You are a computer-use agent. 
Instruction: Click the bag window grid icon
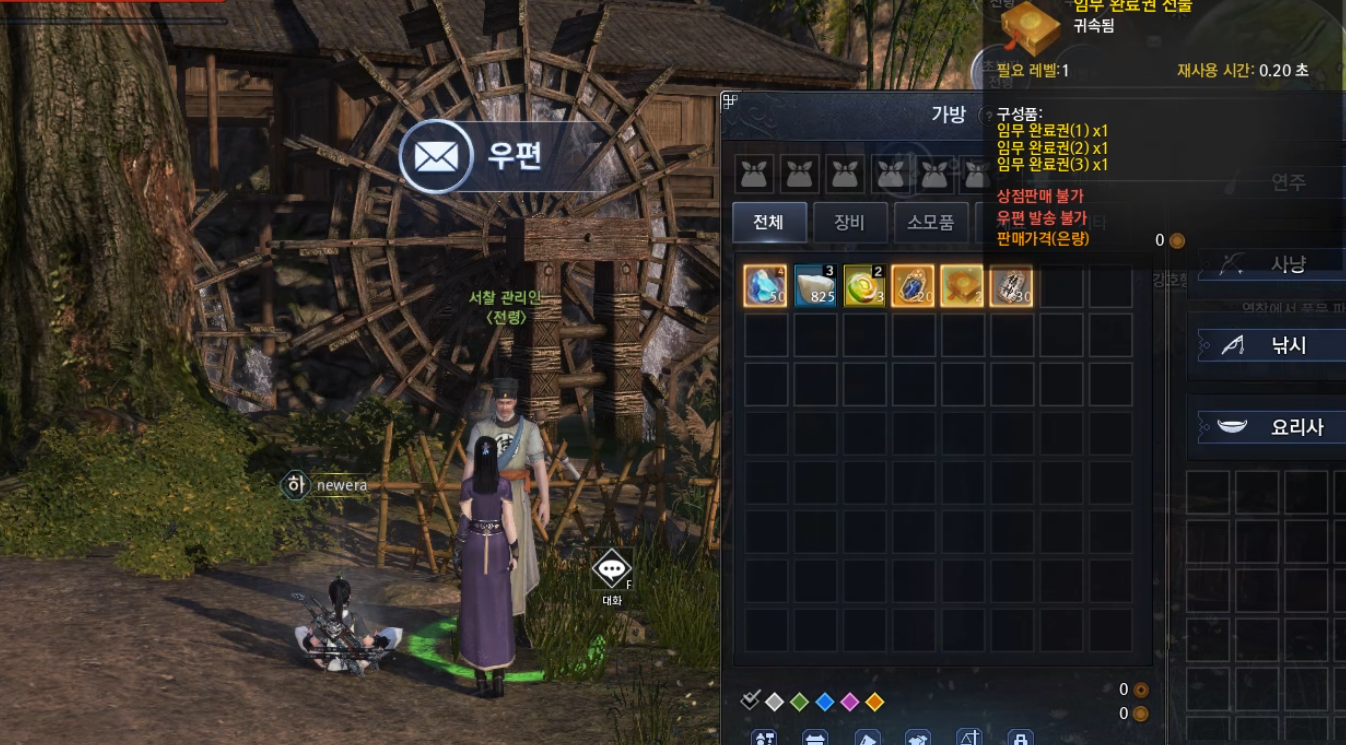point(730,101)
